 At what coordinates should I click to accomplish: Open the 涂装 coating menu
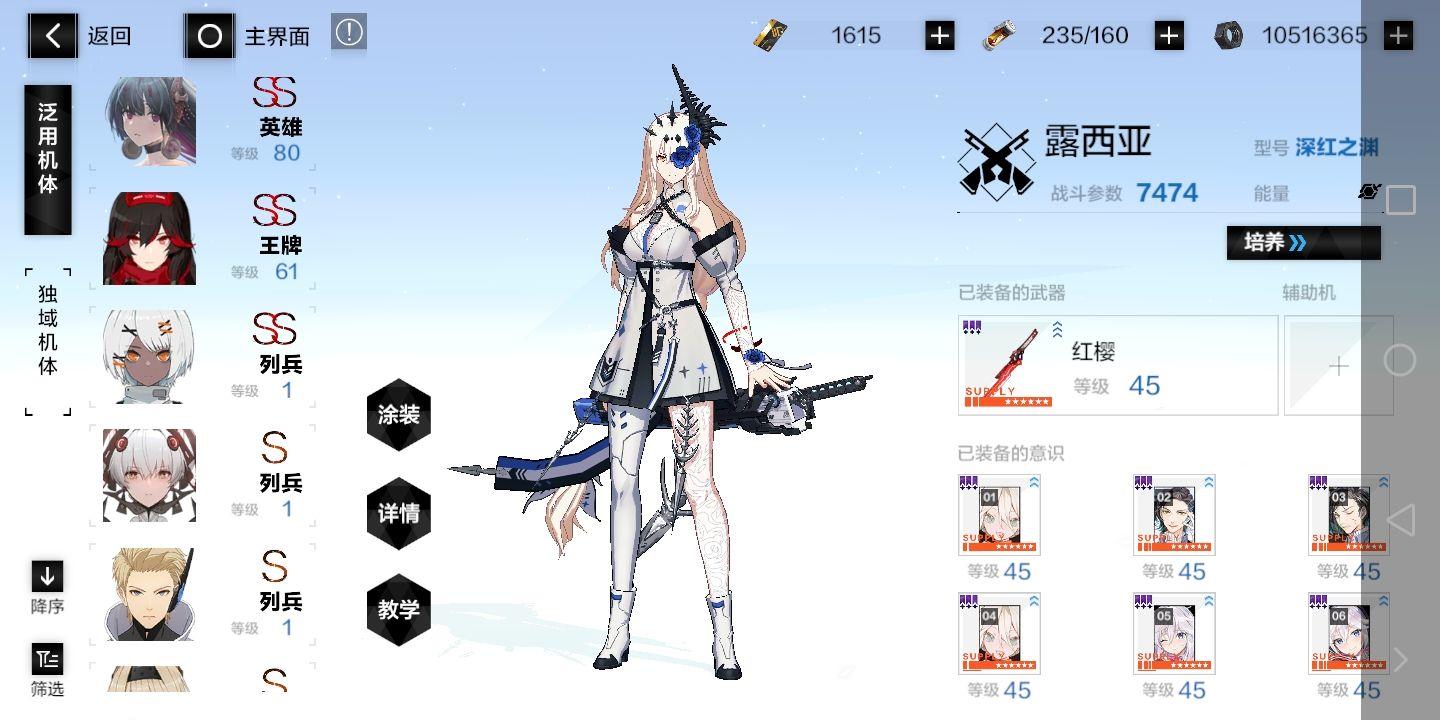tap(399, 415)
